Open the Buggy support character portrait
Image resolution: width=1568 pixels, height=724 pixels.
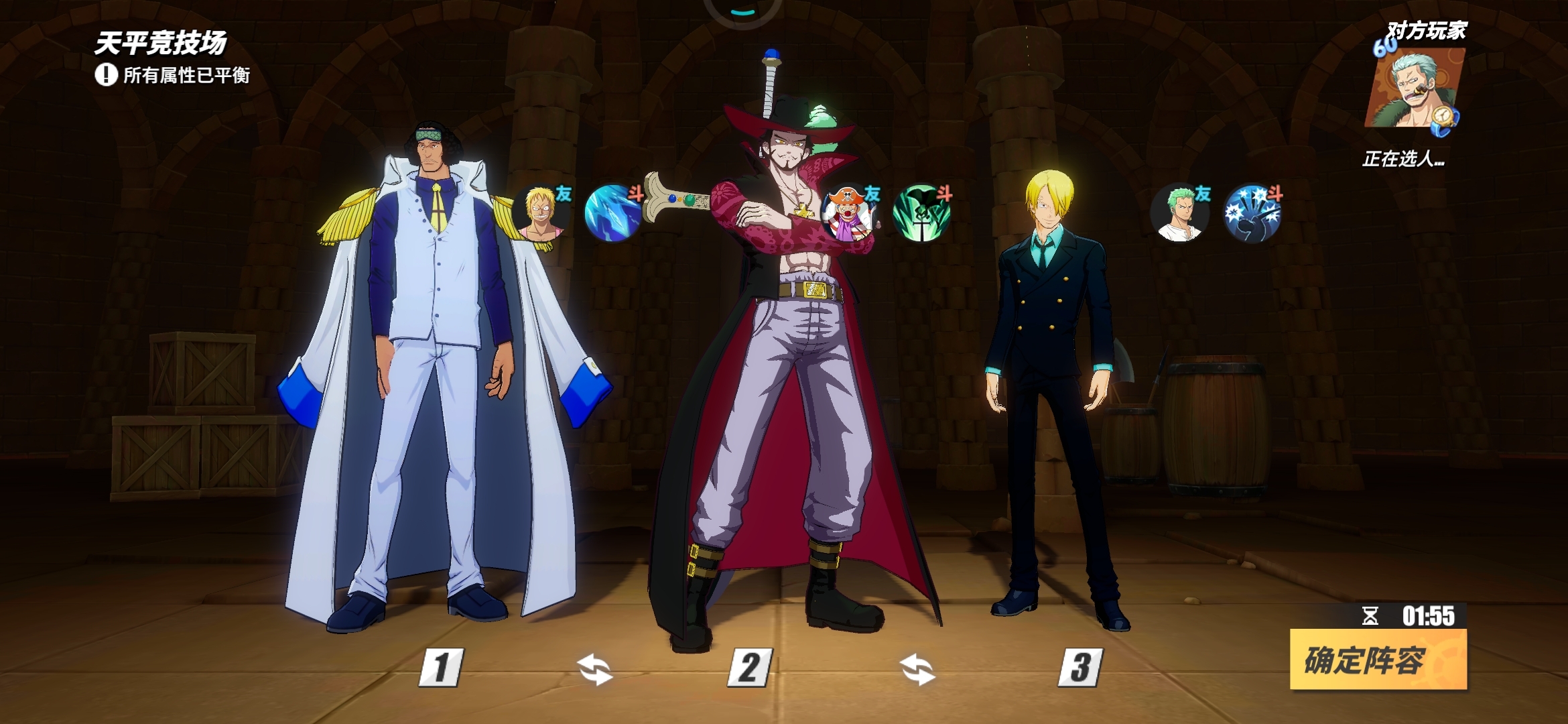[848, 213]
